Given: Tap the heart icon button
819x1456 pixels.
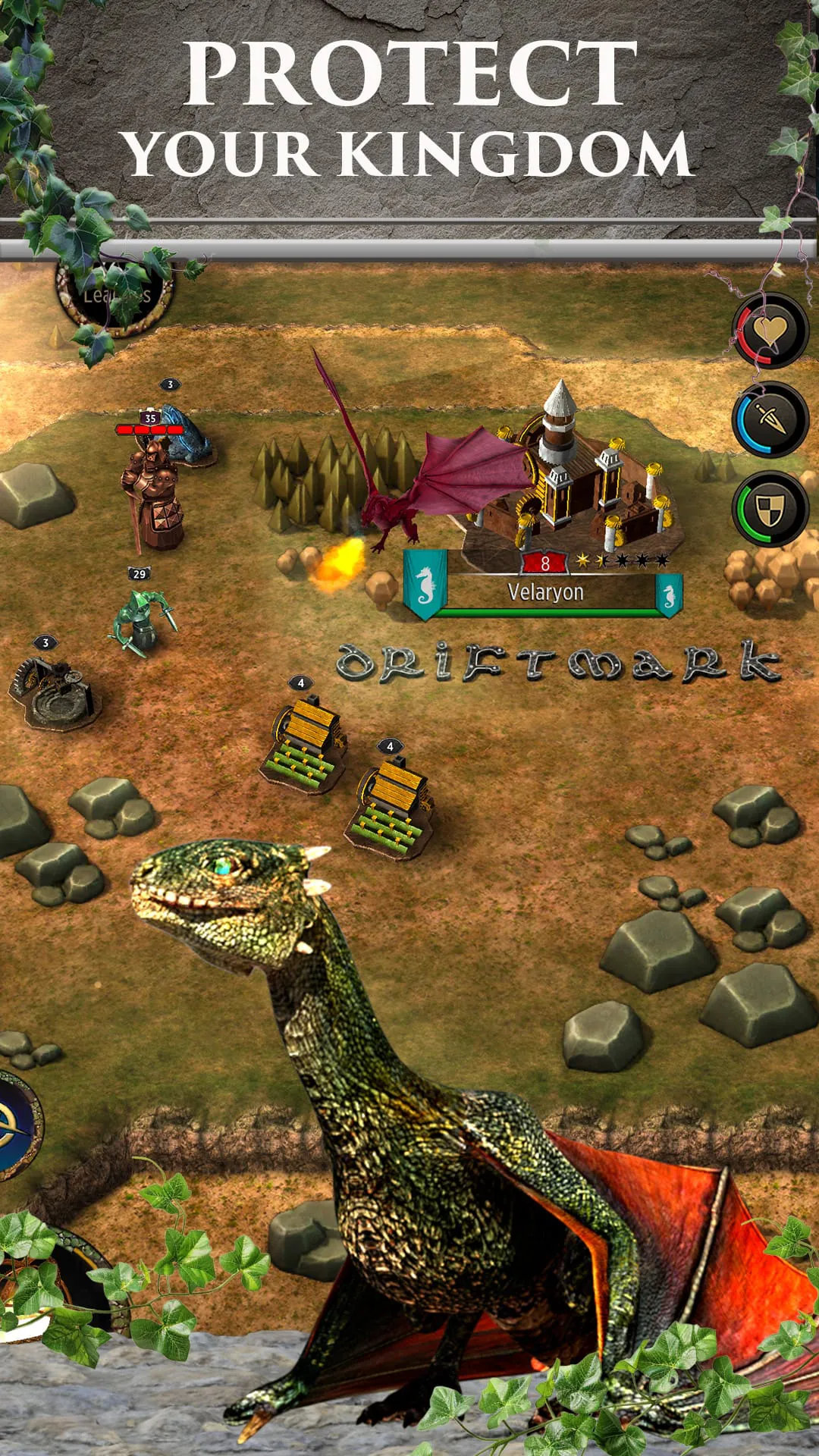Looking at the screenshot, I should [770, 331].
